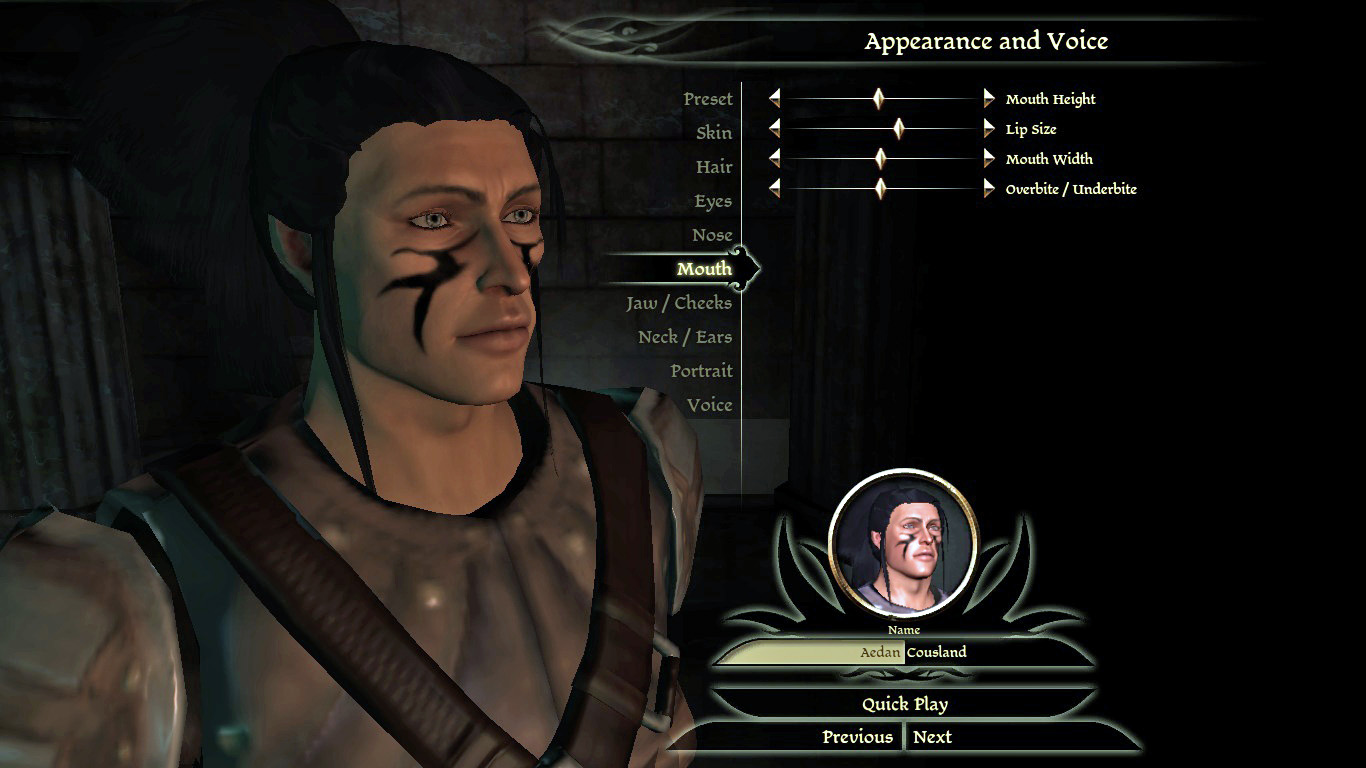
Task: Switch to the Skin category
Action: [x=714, y=133]
